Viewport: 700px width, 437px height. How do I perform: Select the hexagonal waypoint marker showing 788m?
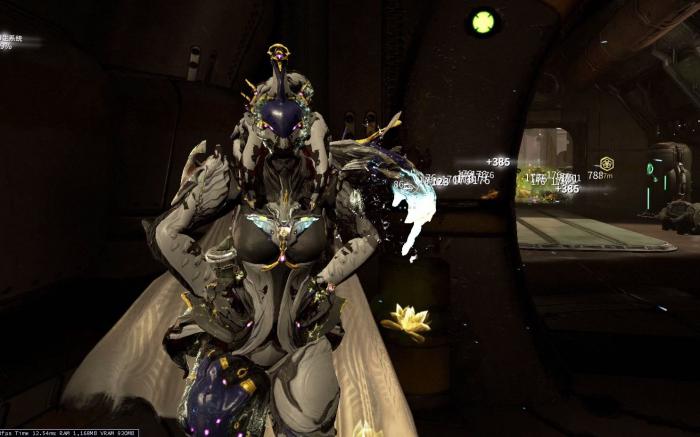(606, 163)
